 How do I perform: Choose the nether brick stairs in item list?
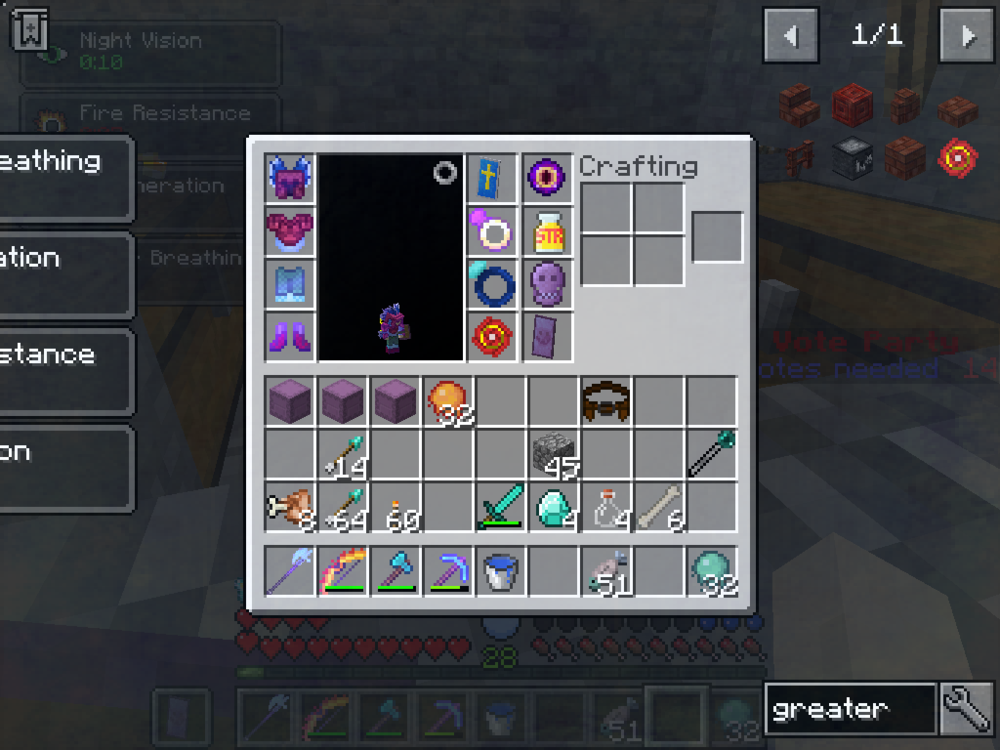799,103
